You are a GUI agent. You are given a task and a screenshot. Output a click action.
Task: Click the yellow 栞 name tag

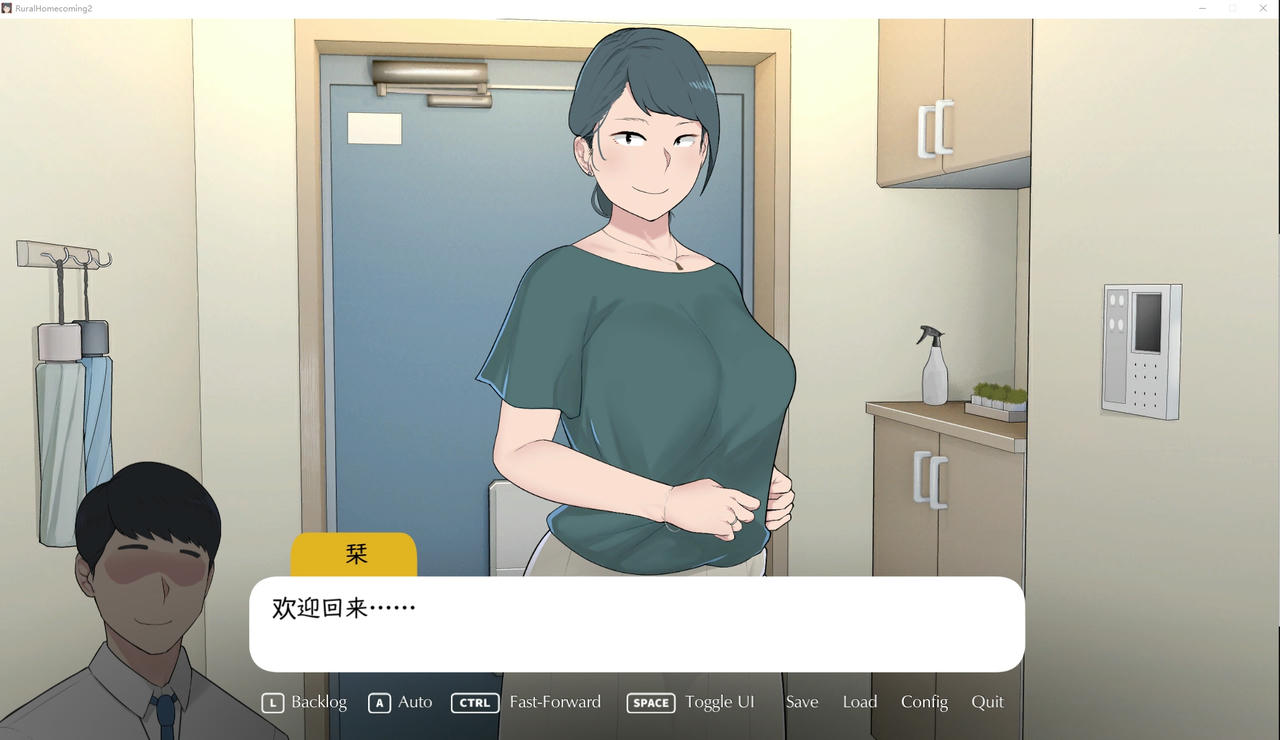click(354, 553)
